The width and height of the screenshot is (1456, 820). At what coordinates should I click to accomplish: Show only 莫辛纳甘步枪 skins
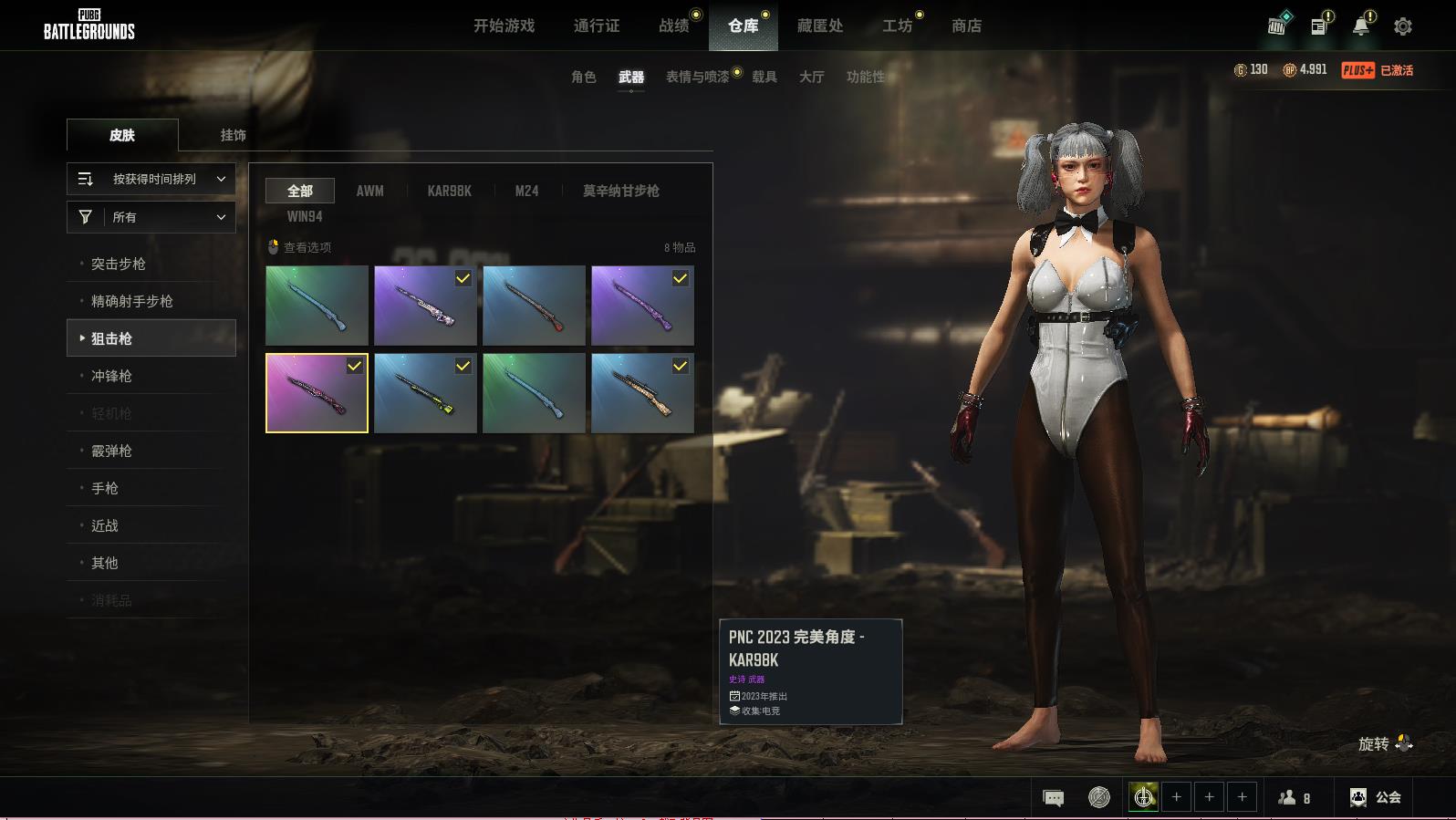(620, 191)
